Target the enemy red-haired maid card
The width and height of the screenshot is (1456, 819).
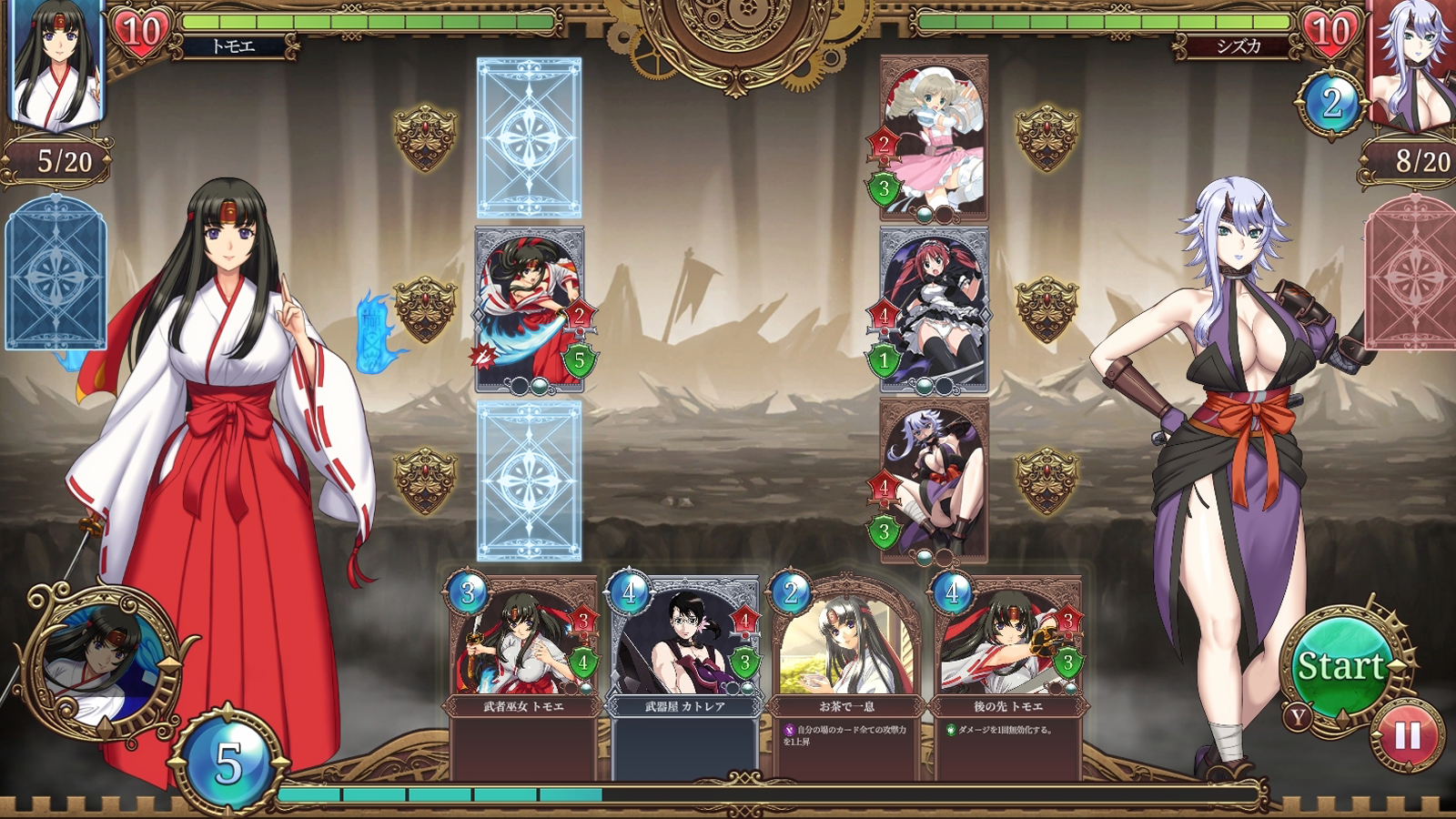pos(934,310)
